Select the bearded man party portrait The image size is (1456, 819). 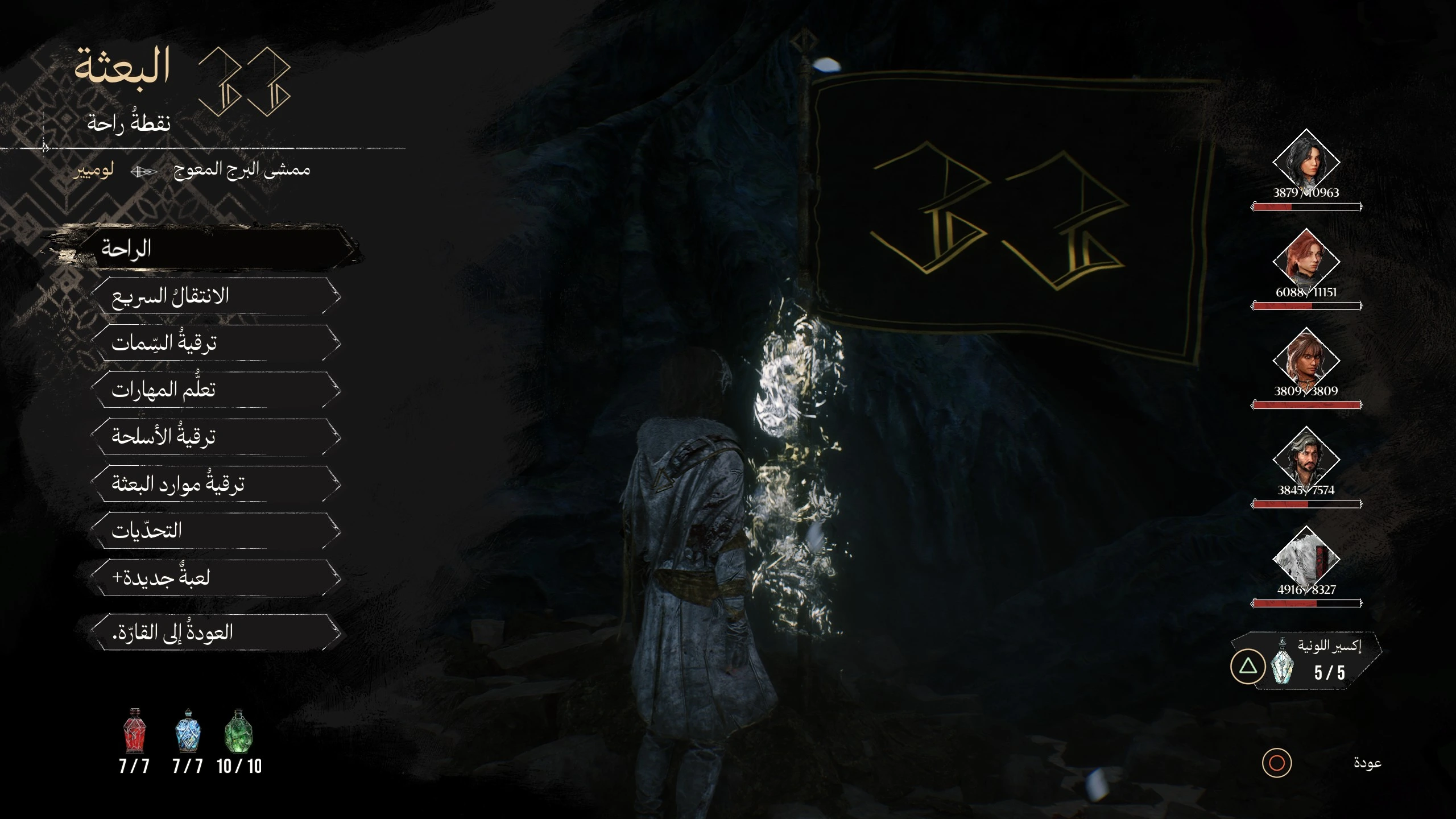pos(1306,460)
